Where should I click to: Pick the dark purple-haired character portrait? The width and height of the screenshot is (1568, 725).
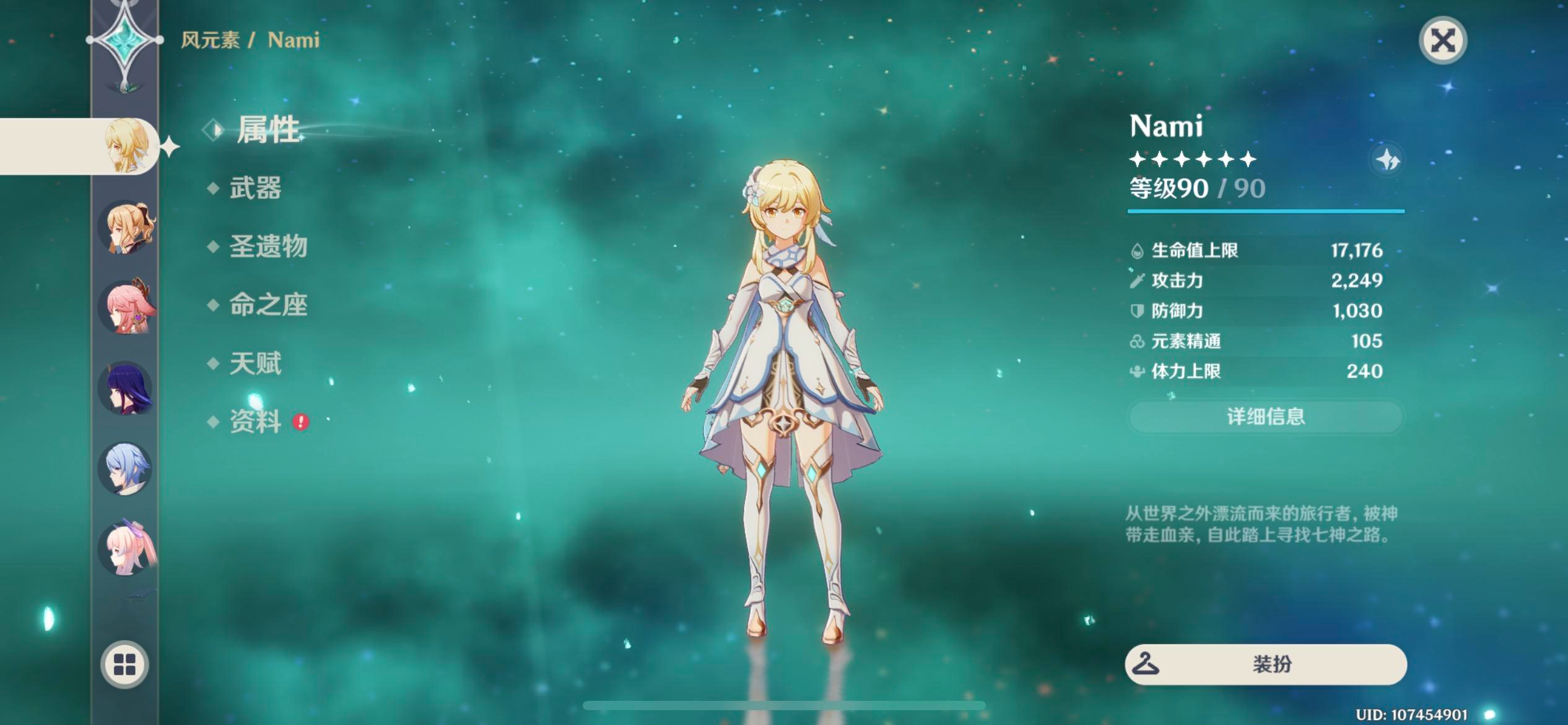click(126, 389)
